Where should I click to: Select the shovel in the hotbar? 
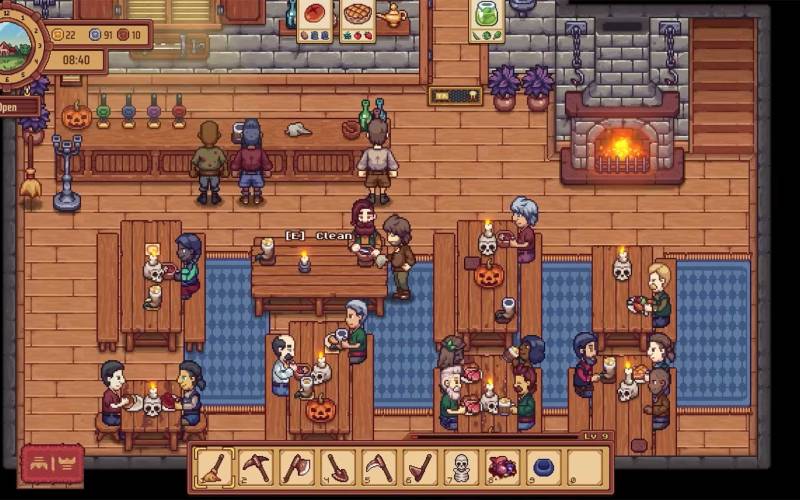point(339,467)
